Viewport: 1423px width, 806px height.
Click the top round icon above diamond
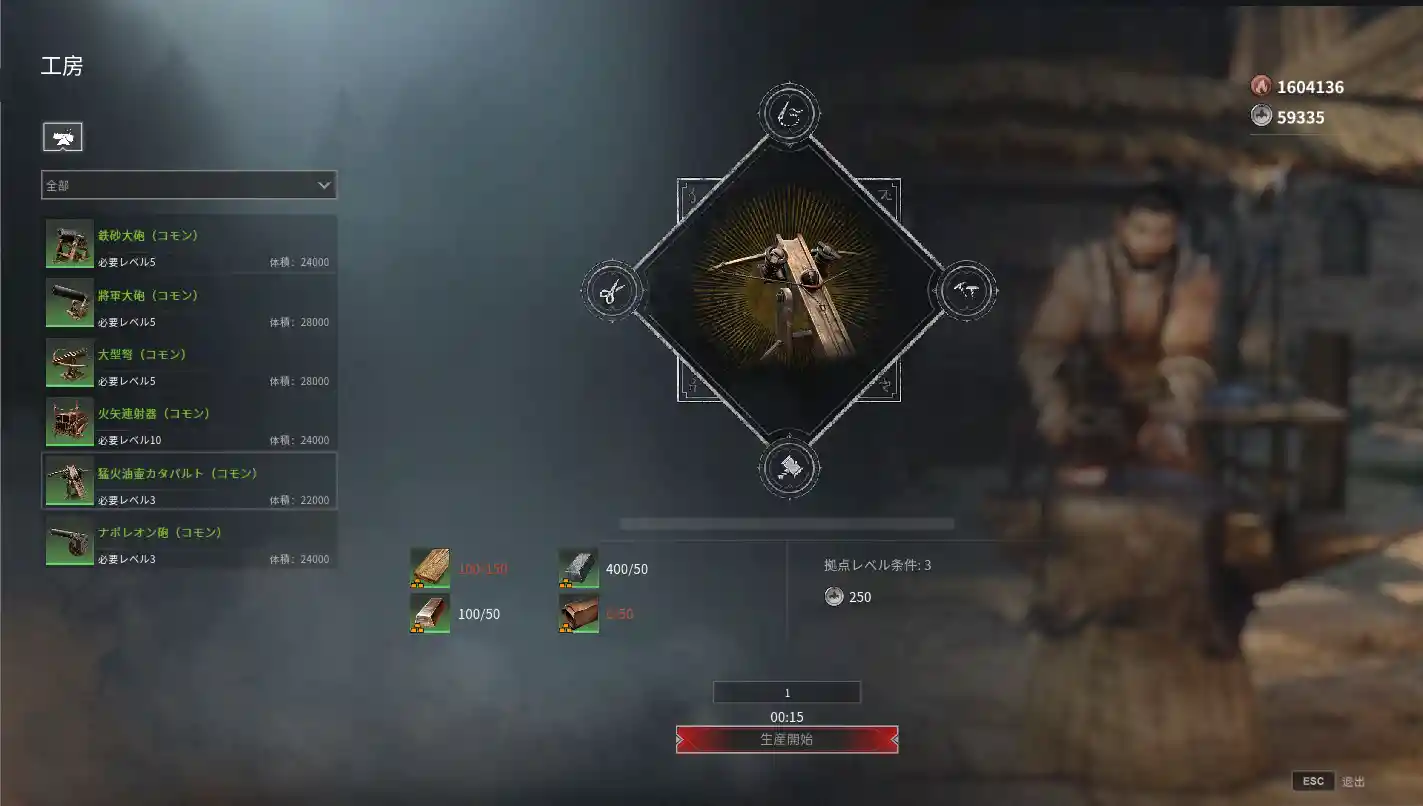click(x=789, y=114)
